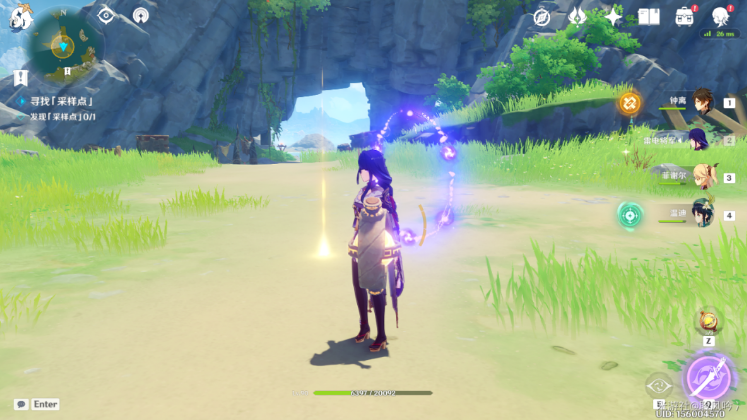747x420 pixels.
Task: Open the backpack inventory icon
Action: [685, 16]
